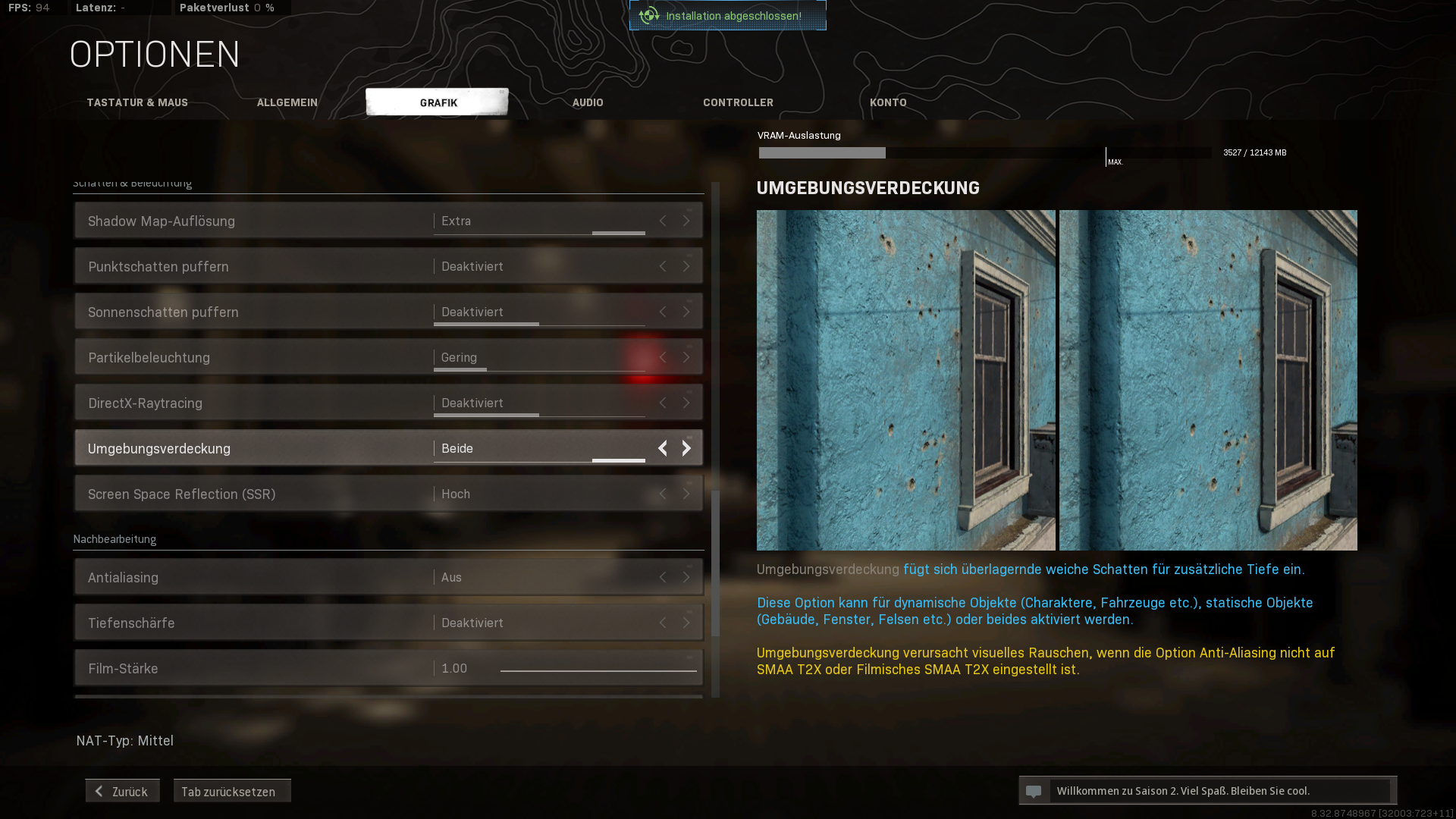Click the left arrow on Shadow Map-Auflösung
1456x819 pixels.
point(662,221)
